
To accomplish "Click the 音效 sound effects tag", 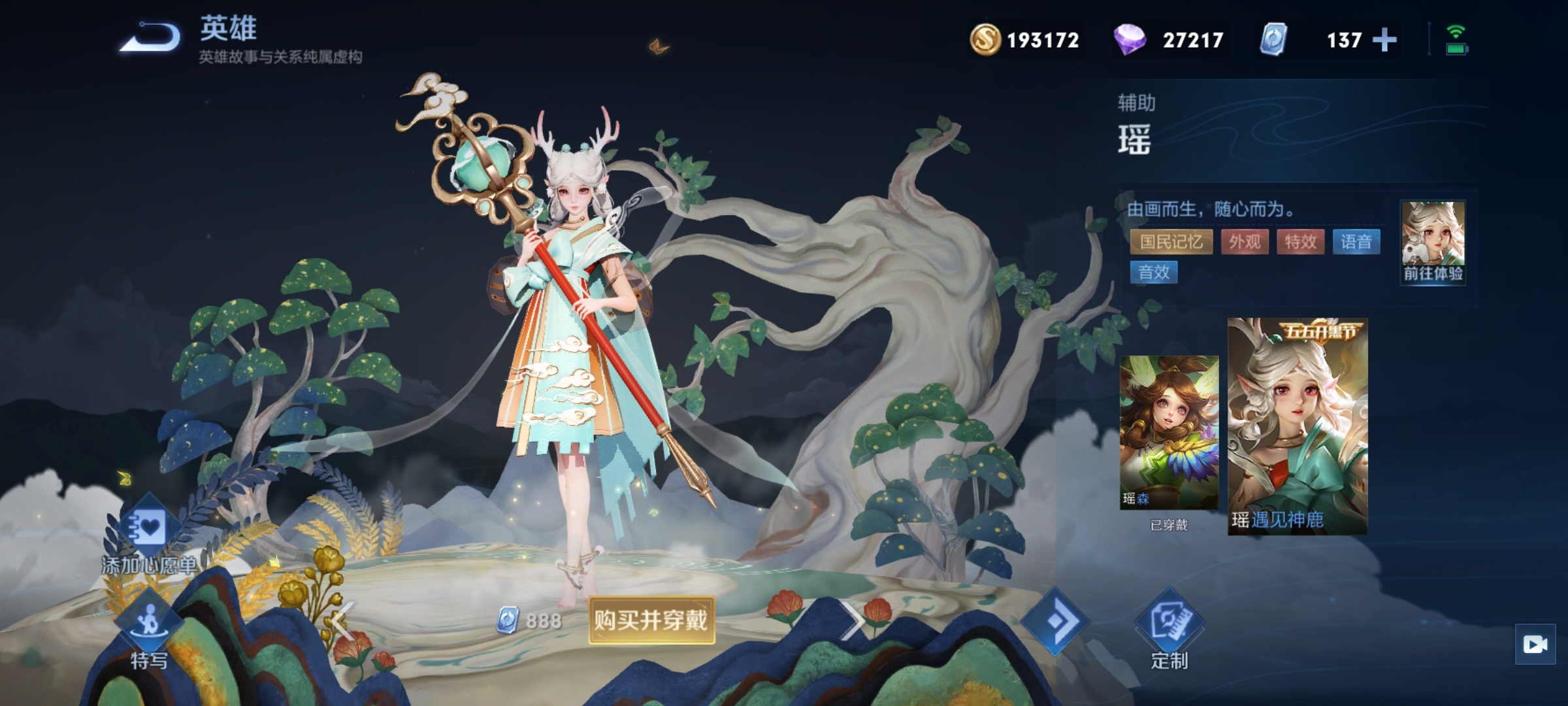I will click(x=1154, y=272).
